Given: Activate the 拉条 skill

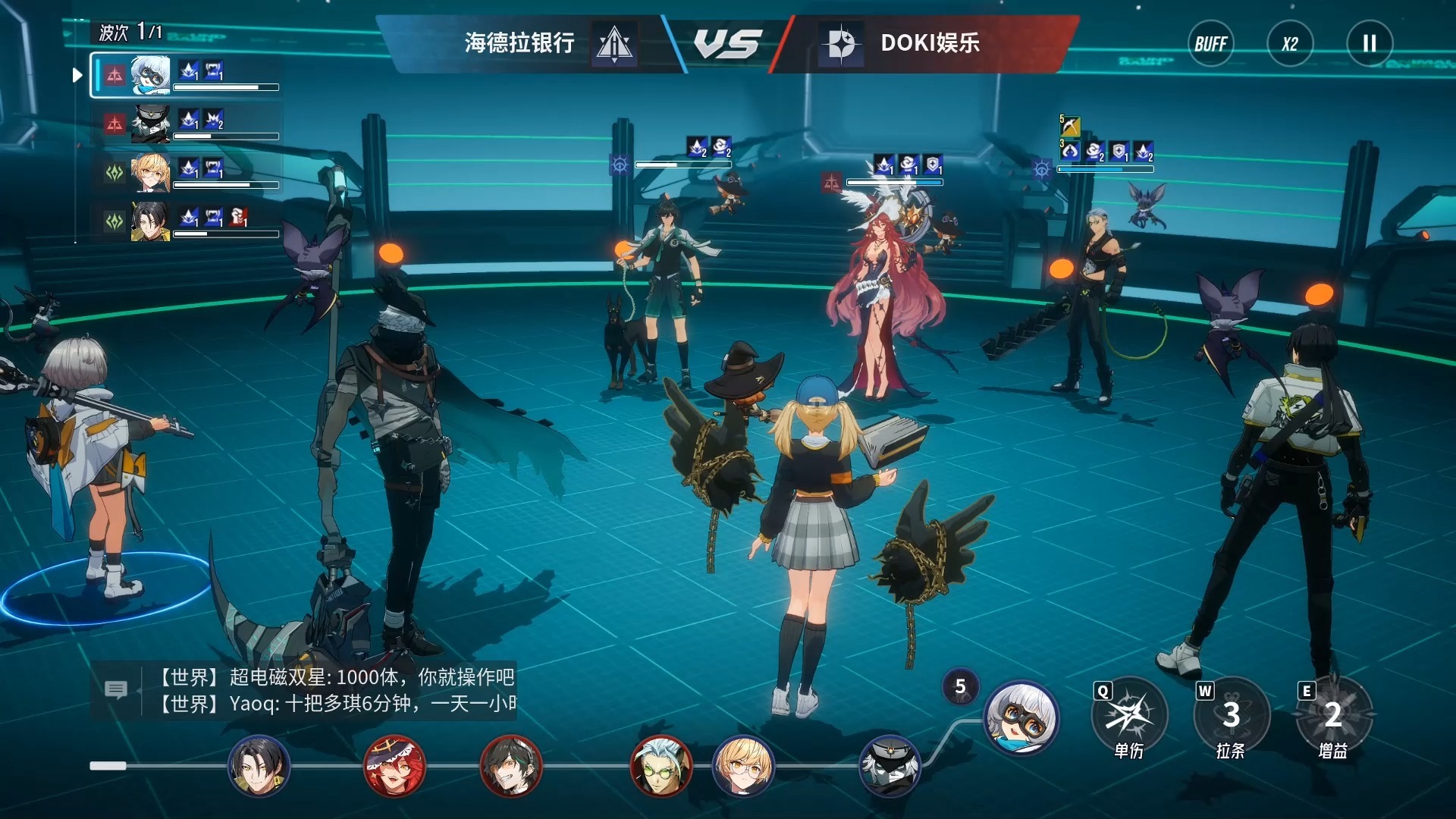Looking at the screenshot, I should (1231, 715).
